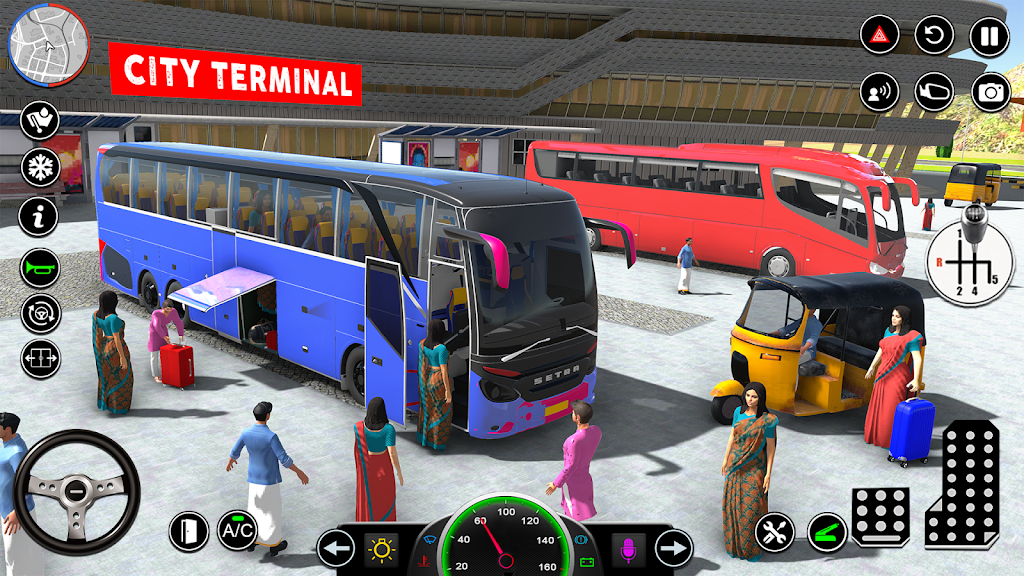Screen dimensions: 1024x576
Task: Activate the right turn indicator arrow
Action: pyautogui.click(x=674, y=548)
